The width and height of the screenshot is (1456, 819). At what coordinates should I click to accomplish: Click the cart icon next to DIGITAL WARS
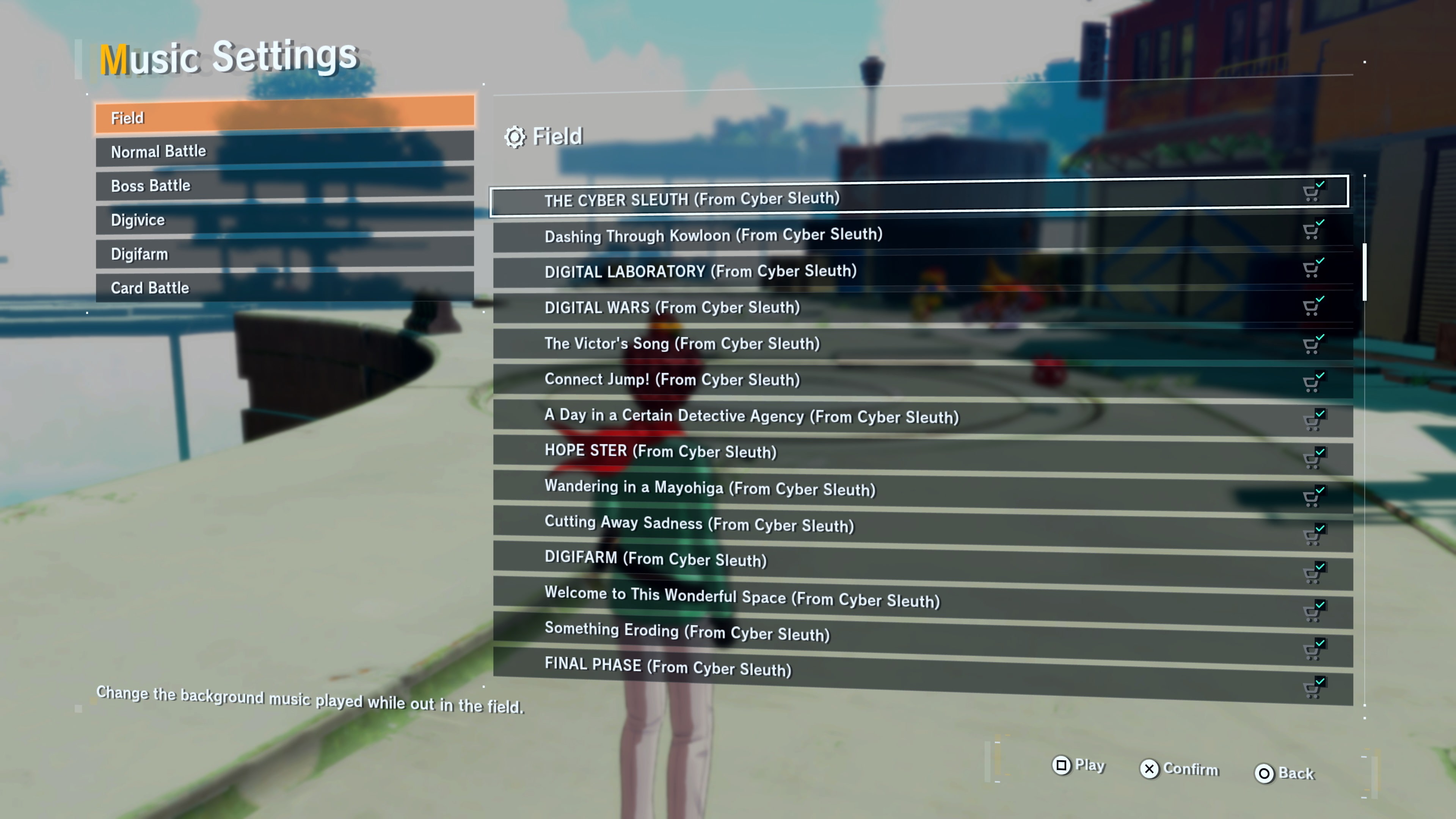[1312, 306]
